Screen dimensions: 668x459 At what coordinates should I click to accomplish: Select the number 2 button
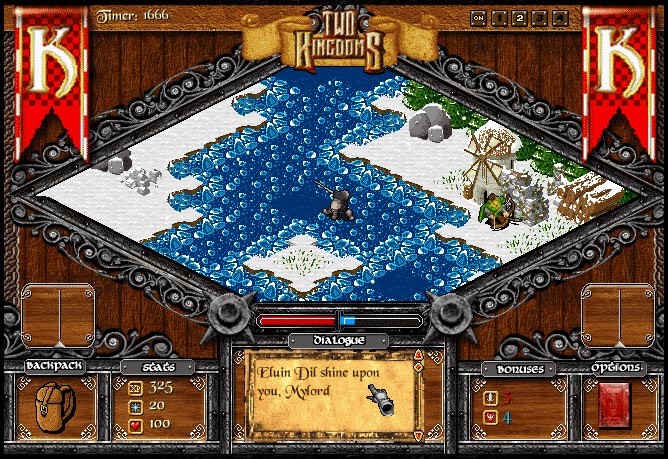click(x=519, y=17)
